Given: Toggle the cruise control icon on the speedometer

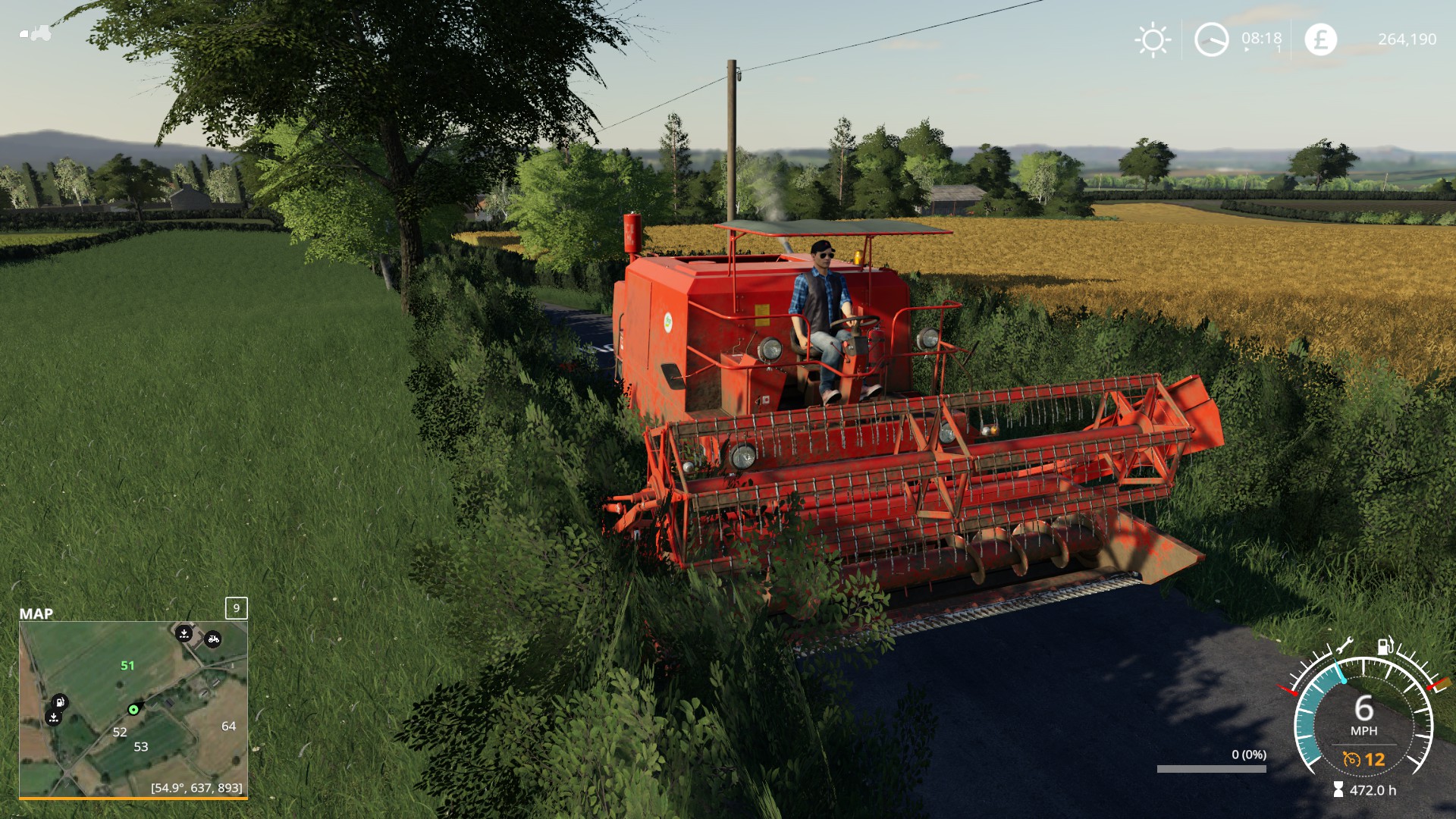Looking at the screenshot, I should (x=1351, y=759).
